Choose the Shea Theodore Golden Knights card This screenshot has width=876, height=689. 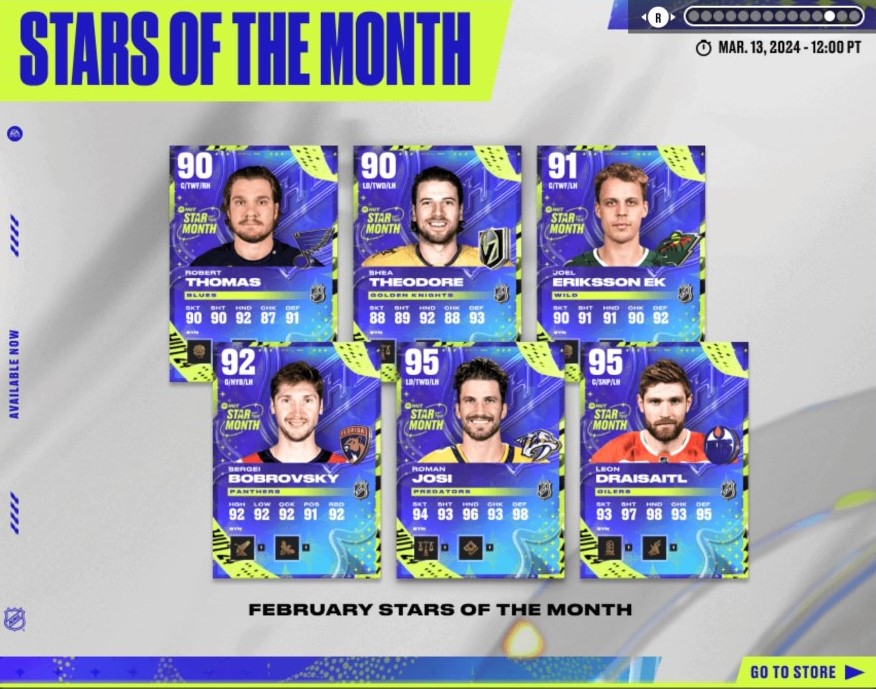click(x=437, y=240)
